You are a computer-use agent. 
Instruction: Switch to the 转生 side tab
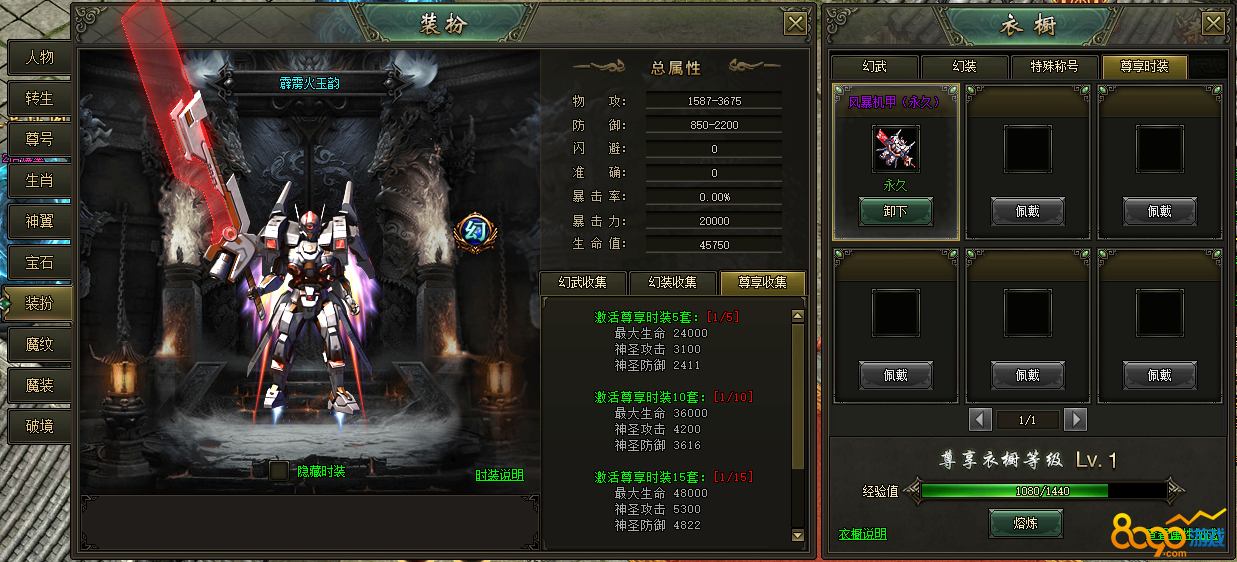tap(39, 98)
